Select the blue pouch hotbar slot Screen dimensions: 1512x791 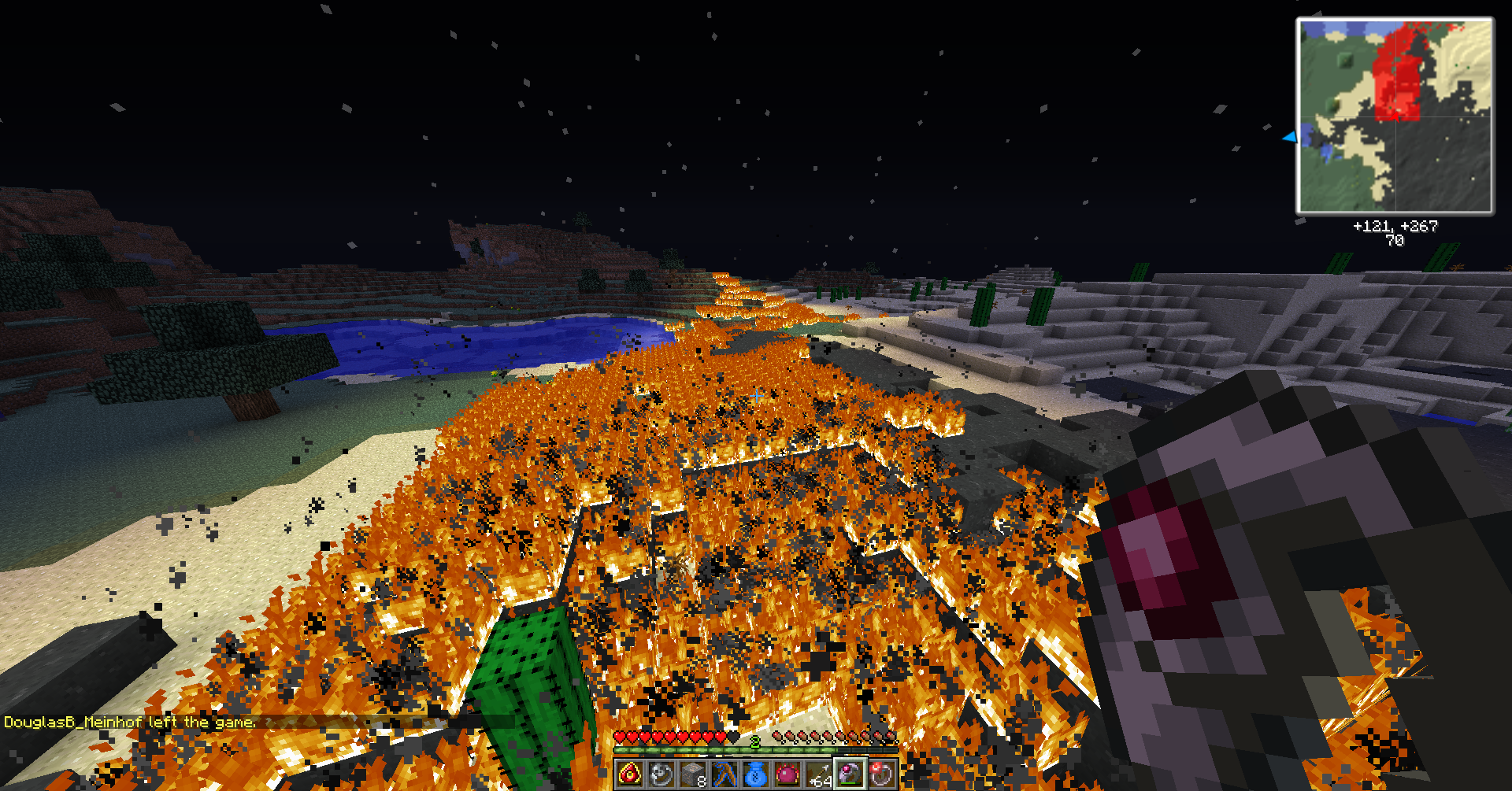(x=755, y=774)
